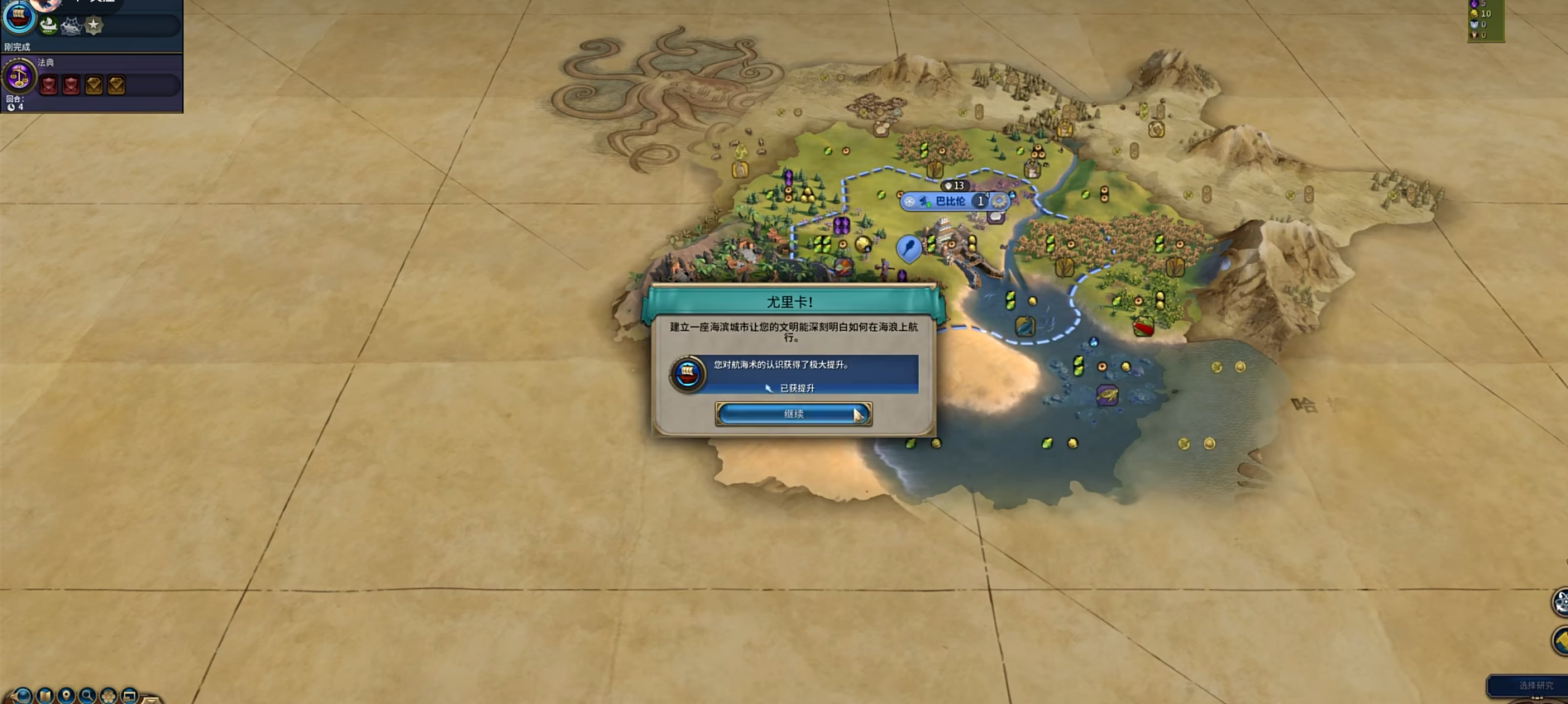
Task: Click the fishing boats unlock icon
Action: [71, 26]
